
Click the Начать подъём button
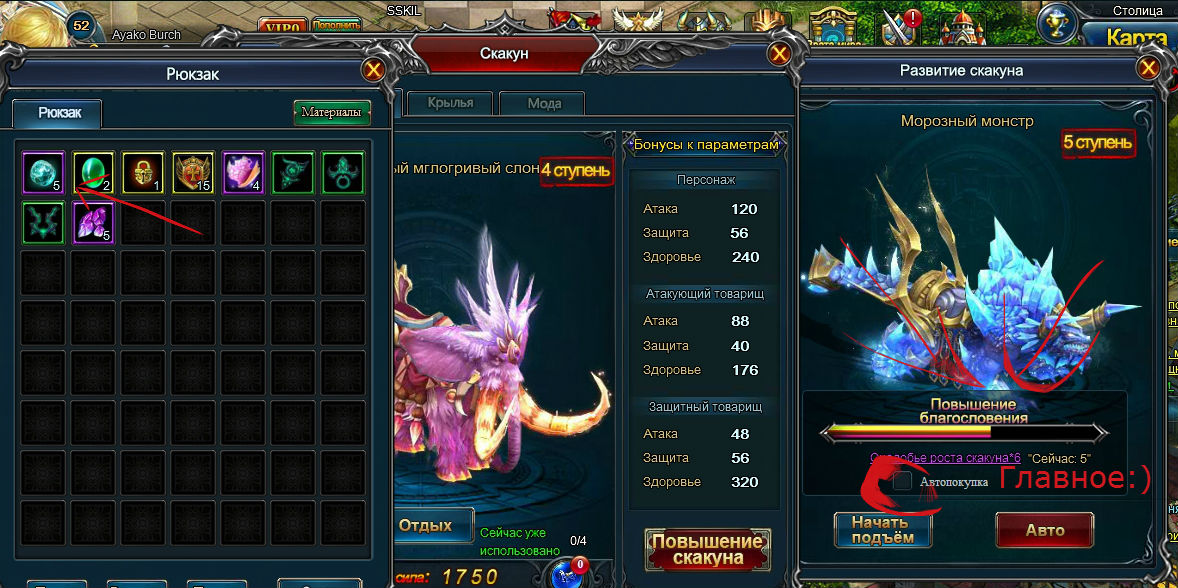click(882, 530)
